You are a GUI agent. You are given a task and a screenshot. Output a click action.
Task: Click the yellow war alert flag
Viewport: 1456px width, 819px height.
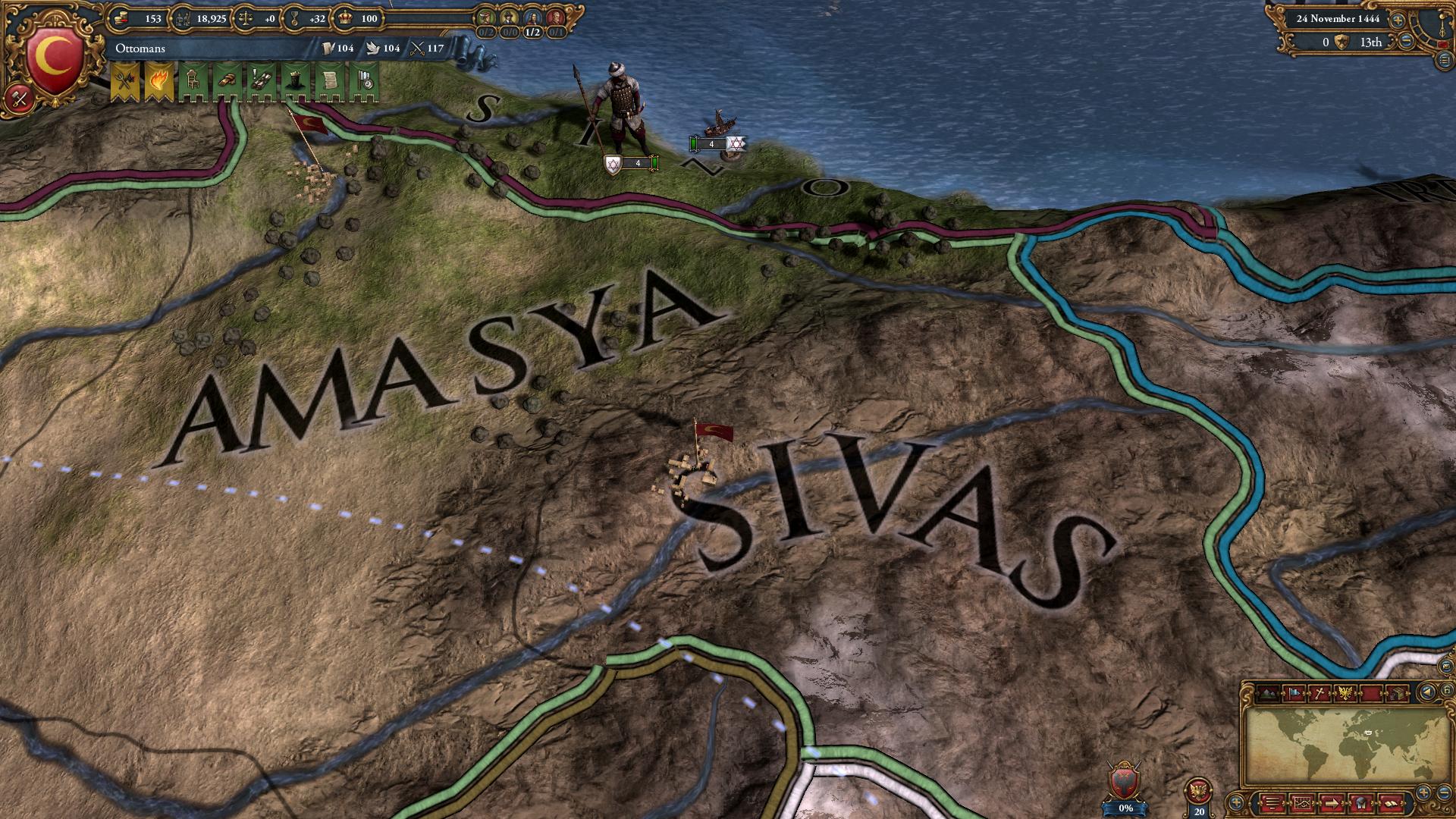point(123,78)
